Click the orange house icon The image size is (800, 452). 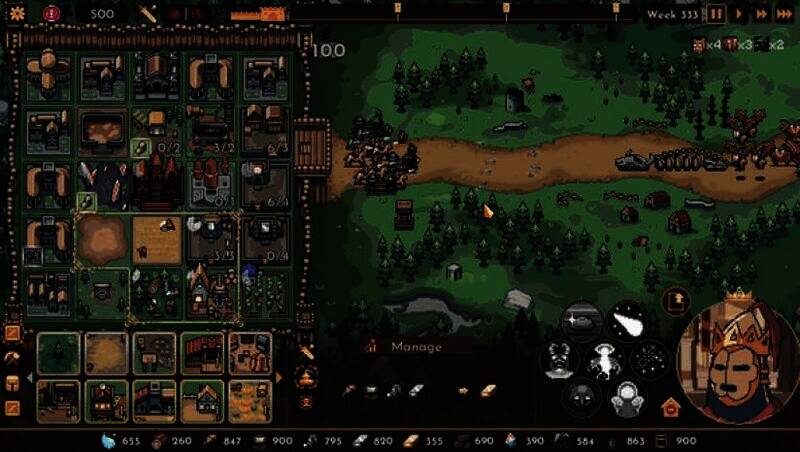click(x=670, y=407)
